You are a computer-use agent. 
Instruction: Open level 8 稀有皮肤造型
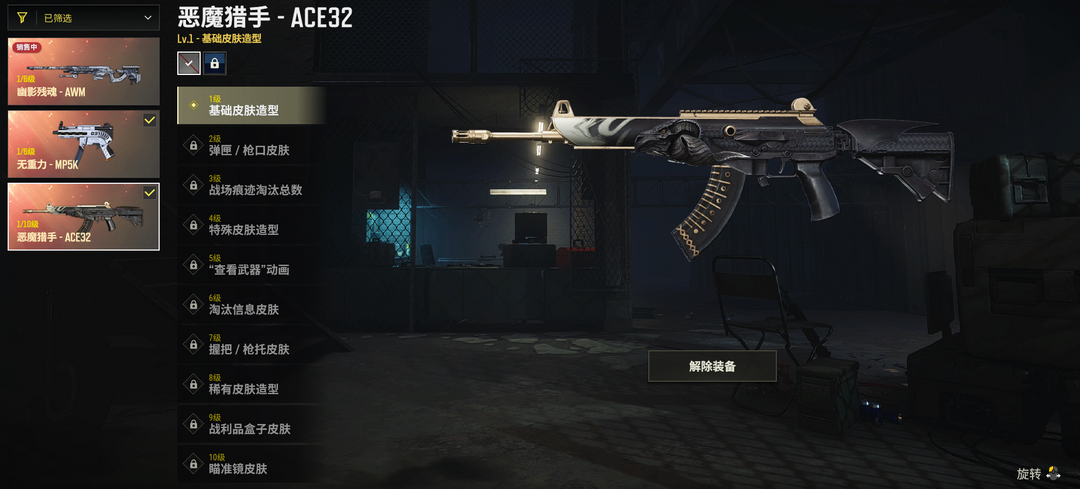pyautogui.click(x=251, y=384)
